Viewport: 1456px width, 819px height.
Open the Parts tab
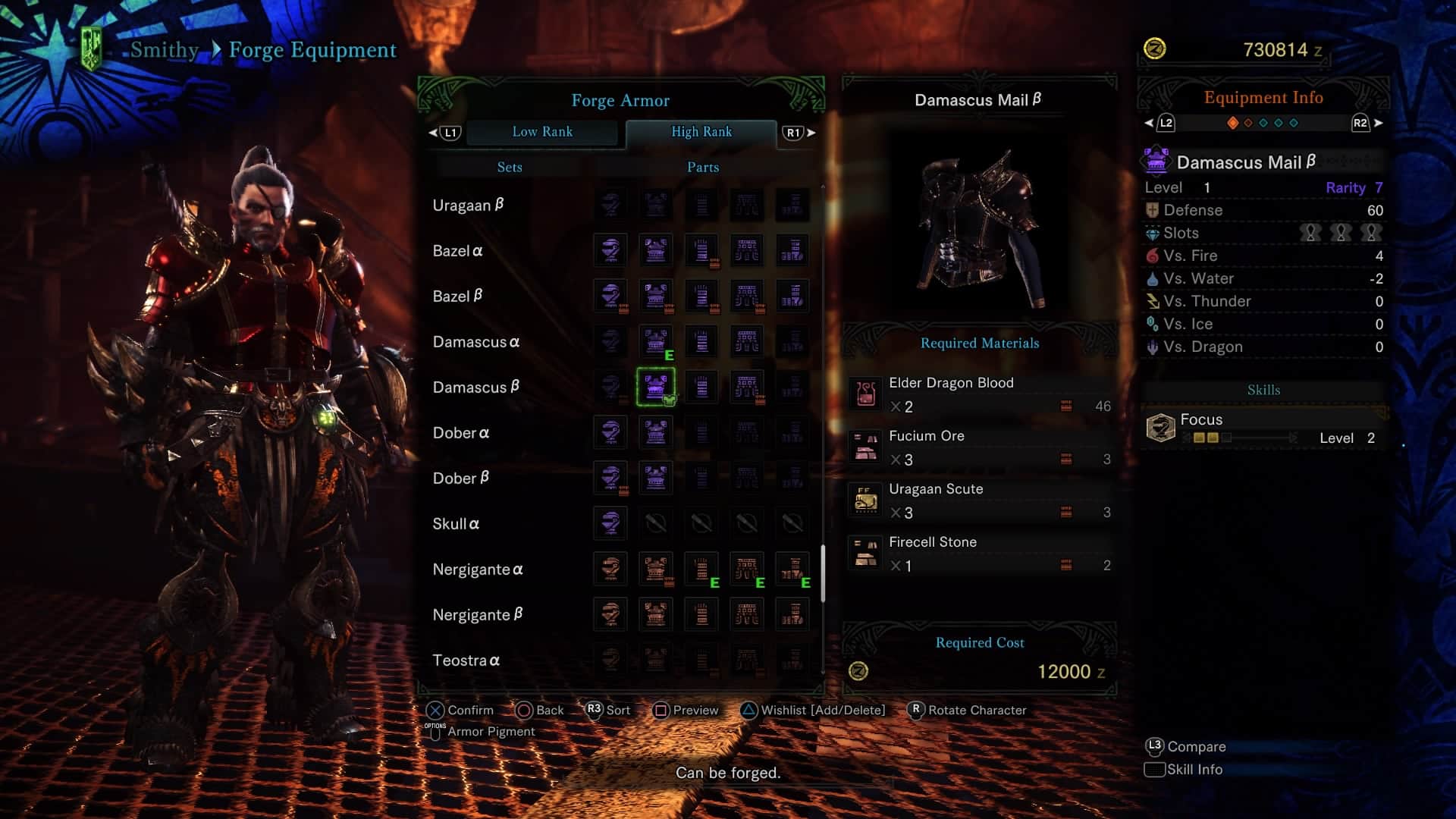pos(701,167)
